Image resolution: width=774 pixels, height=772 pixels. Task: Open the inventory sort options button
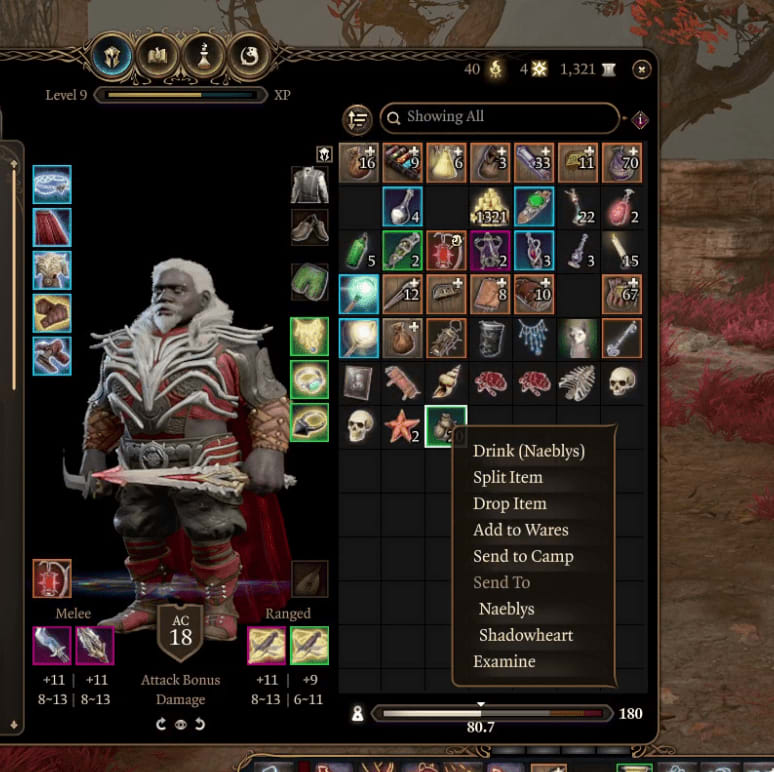(357, 119)
